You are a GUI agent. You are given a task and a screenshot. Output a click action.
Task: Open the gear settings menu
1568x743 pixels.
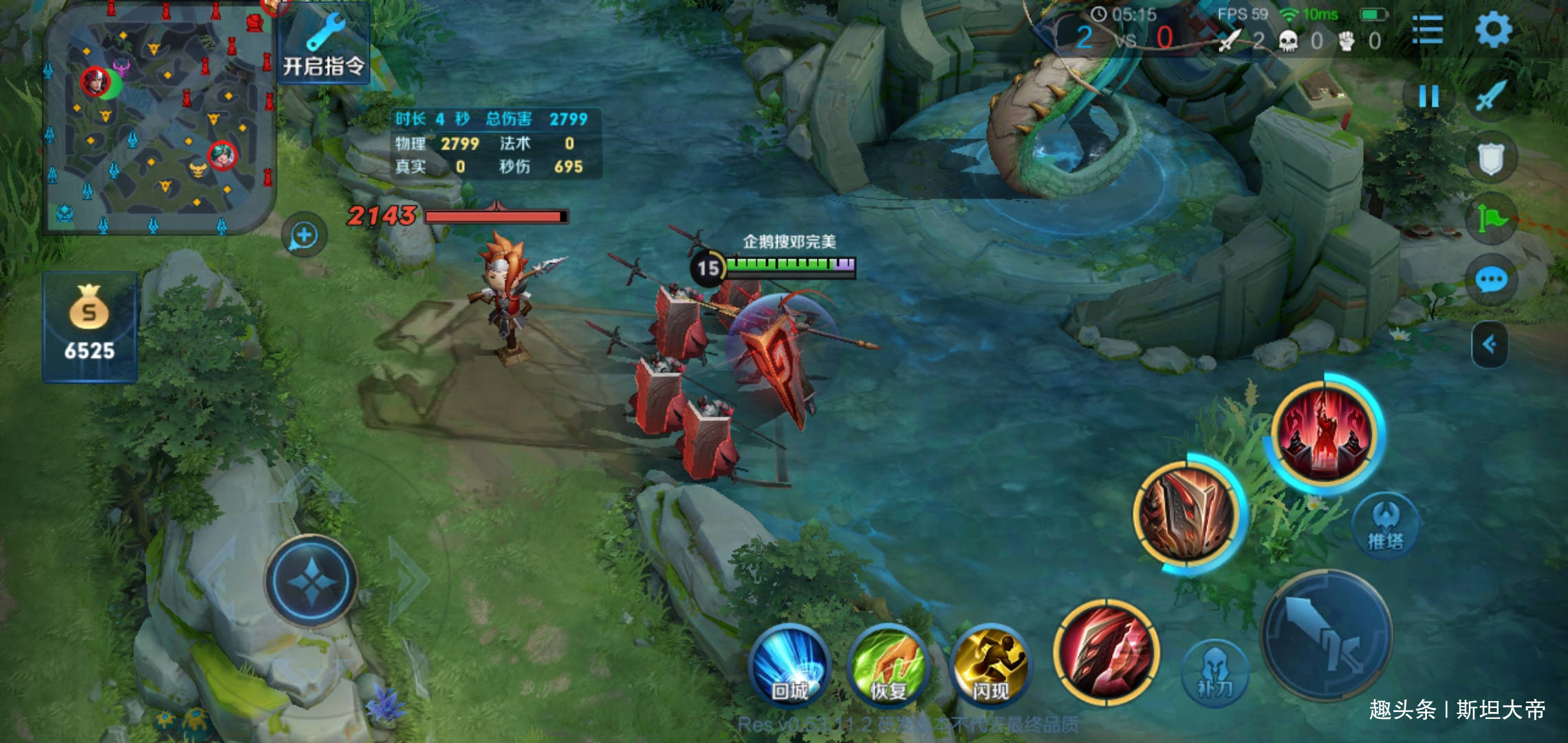coord(1493,30)
